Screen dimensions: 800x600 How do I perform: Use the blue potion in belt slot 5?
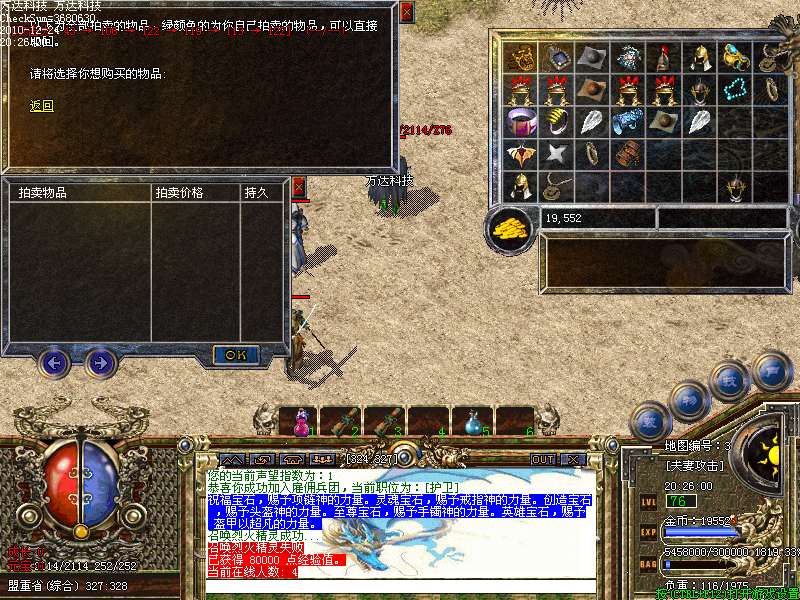coord(473,424)
